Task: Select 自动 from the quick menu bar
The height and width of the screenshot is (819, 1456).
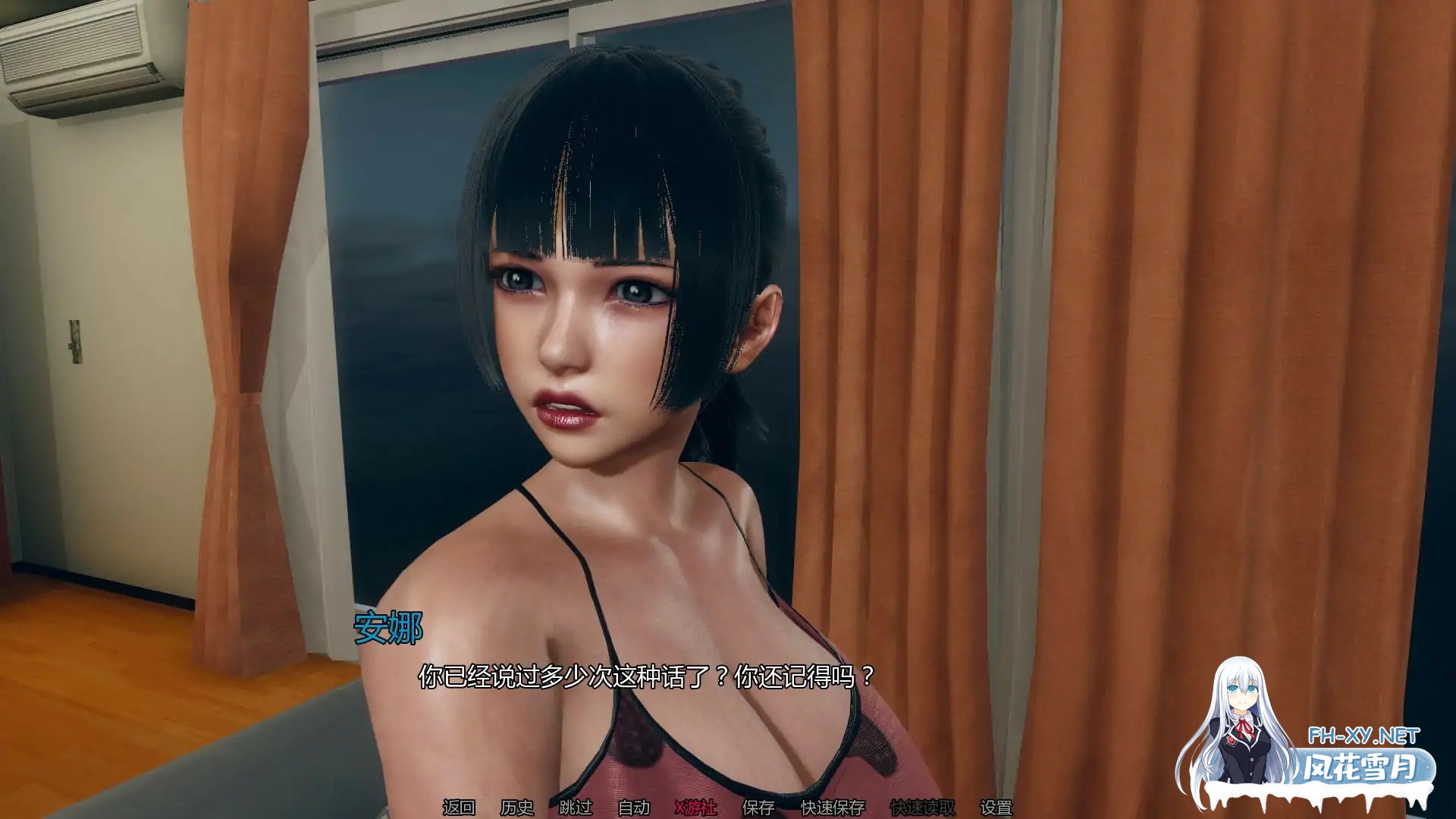Action: [x=634, y=808]
